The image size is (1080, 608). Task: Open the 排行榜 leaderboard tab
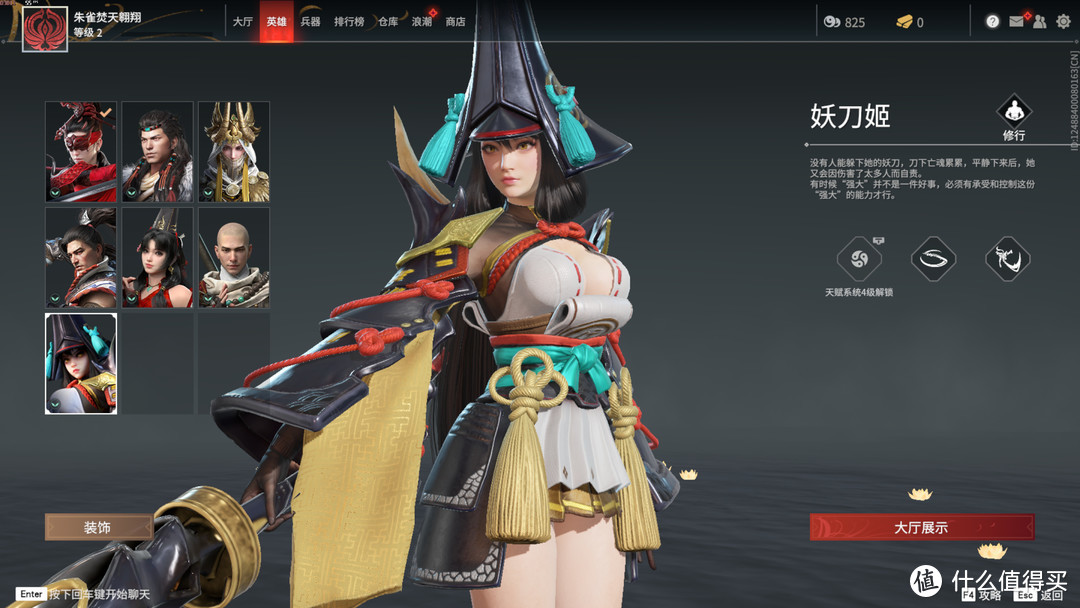[x=349, y=21]
